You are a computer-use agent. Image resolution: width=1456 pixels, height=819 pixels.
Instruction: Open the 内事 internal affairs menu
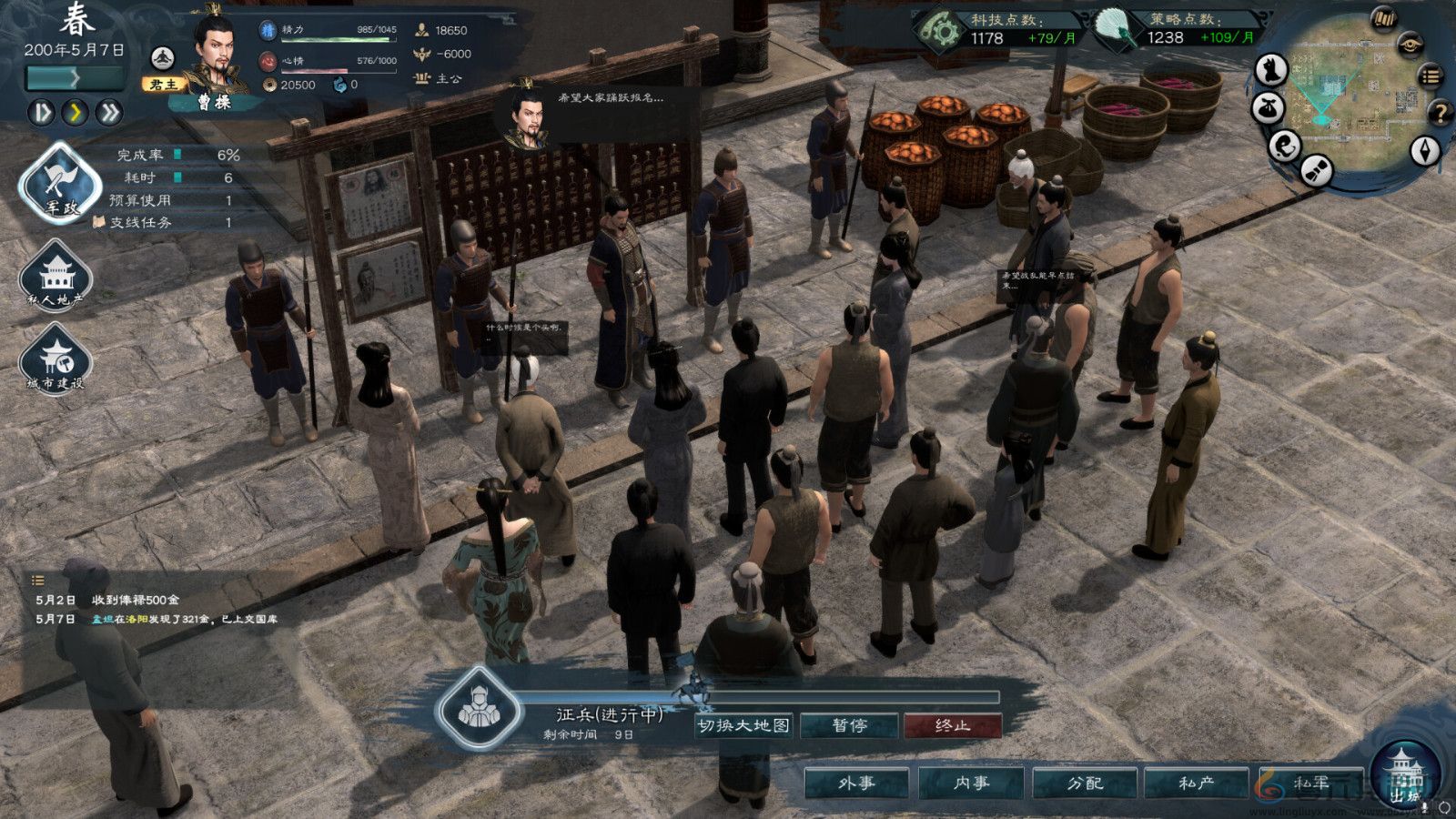click(x=971, y=783)
